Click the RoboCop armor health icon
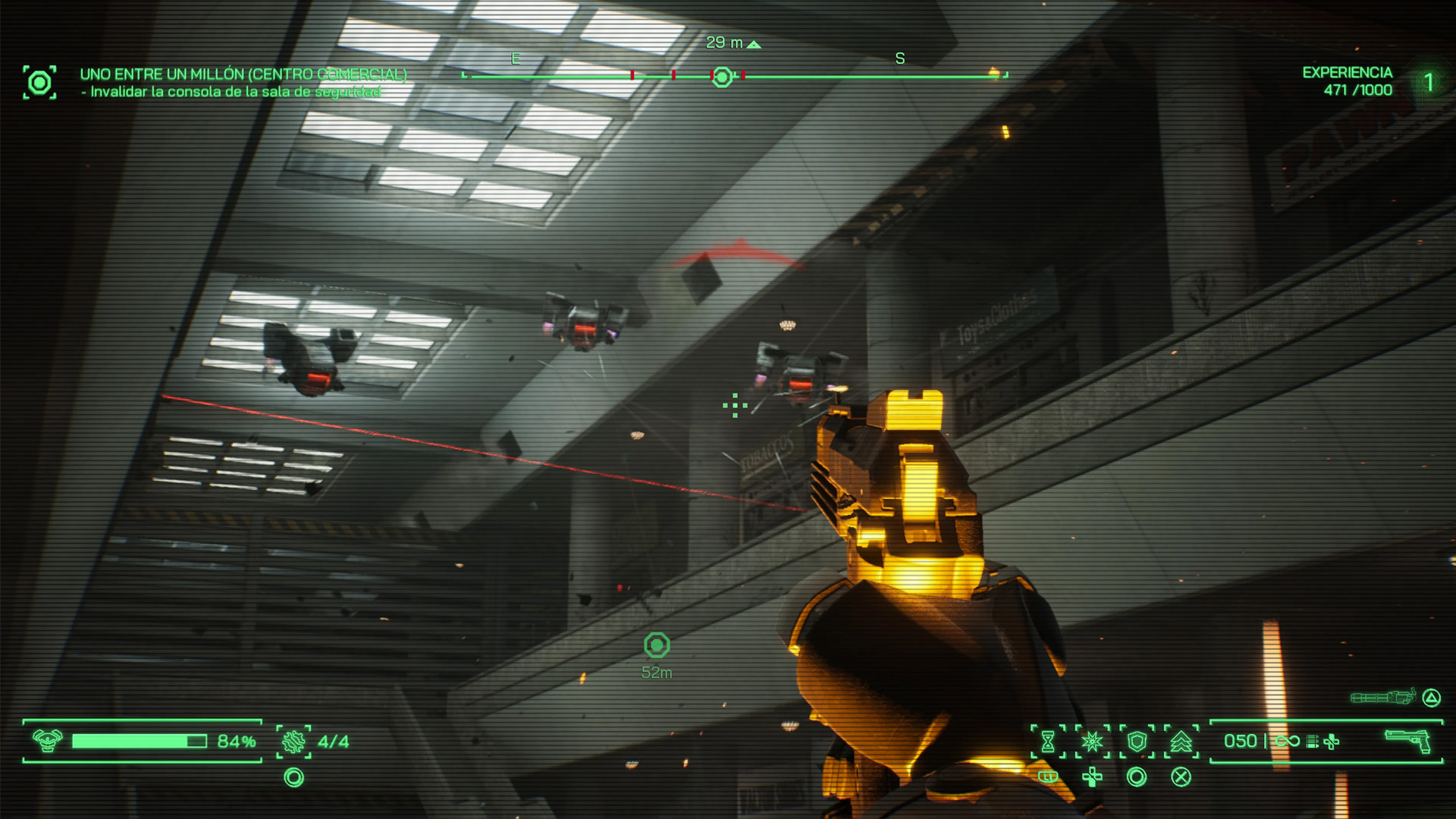This screenshot has width=1456, height=819. (47, 740)
